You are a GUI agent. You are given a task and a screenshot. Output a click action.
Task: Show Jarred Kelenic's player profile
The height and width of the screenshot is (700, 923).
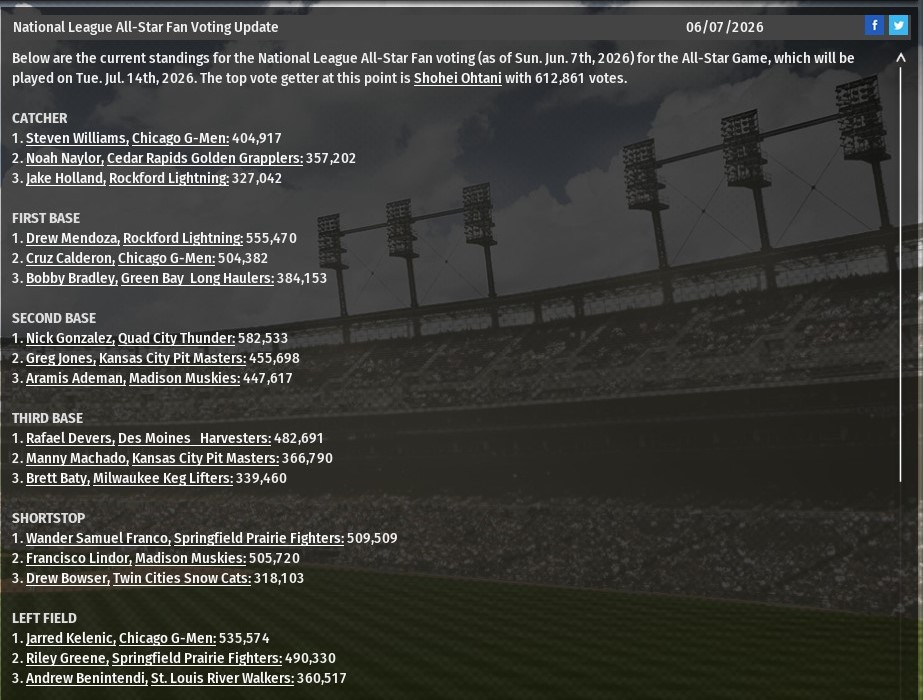pyautogui.click(x=70, y=638)
